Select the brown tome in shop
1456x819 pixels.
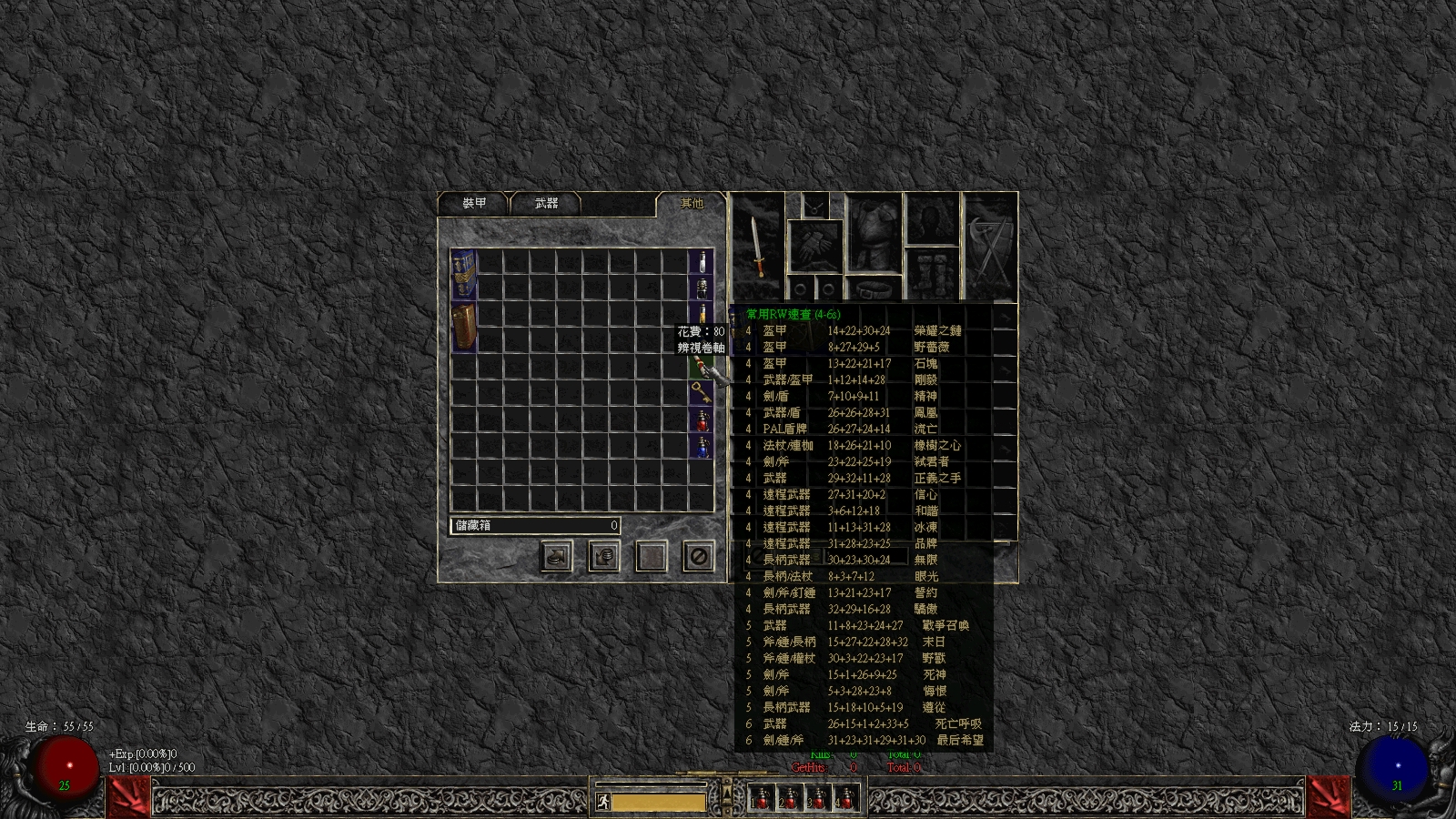click(464, 328)
